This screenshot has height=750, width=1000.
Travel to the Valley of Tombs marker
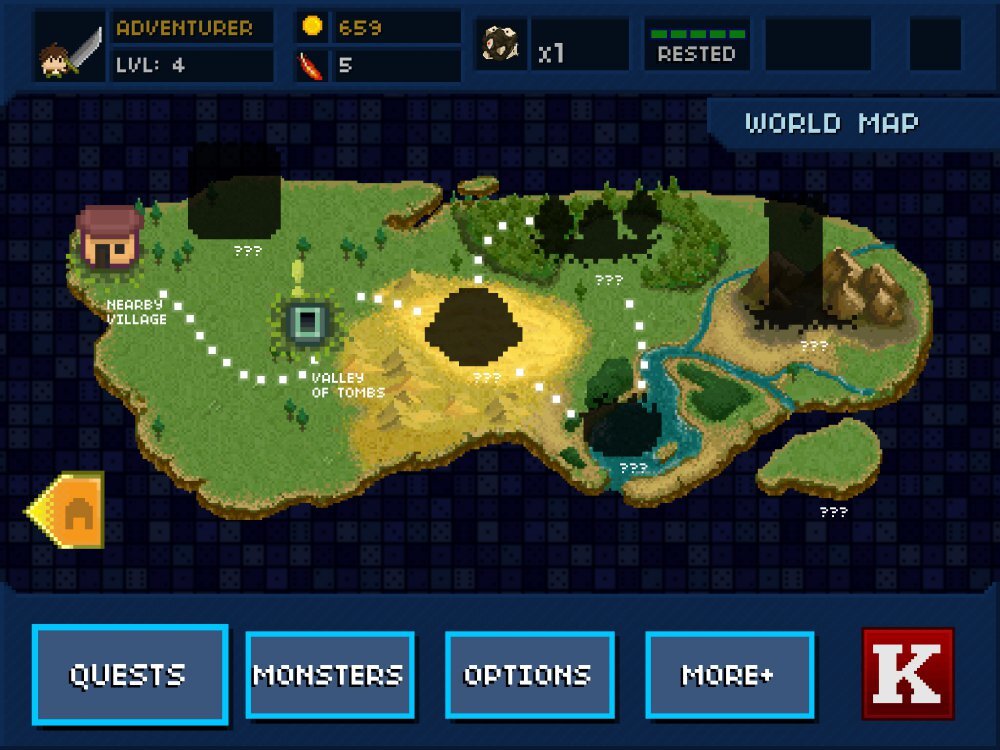click(x=307, y=322)
